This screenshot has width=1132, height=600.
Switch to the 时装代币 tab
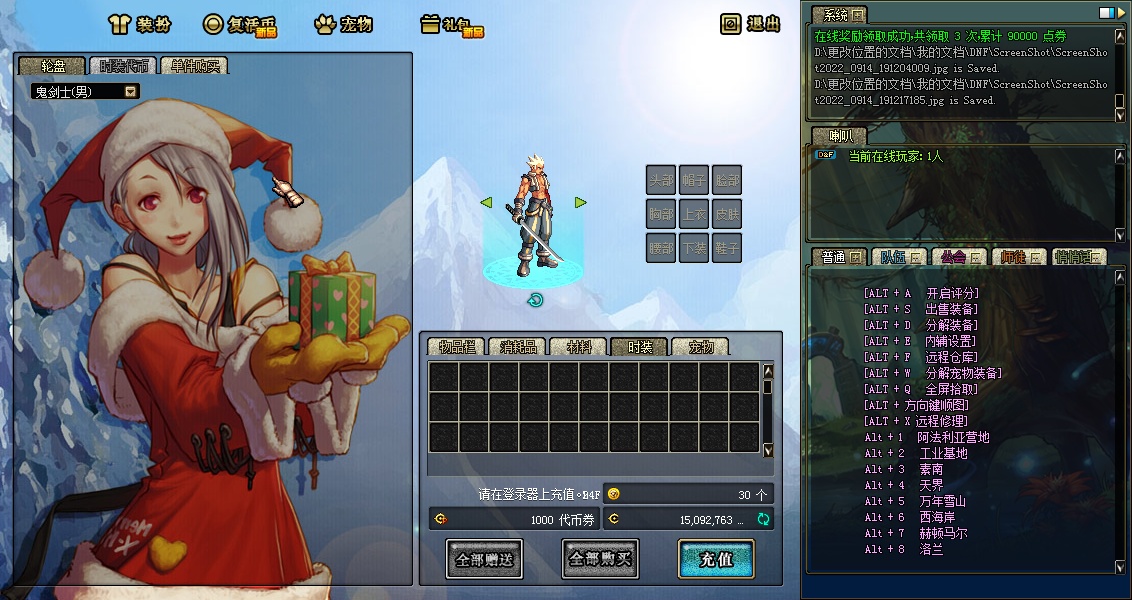(x=124, y=66)
